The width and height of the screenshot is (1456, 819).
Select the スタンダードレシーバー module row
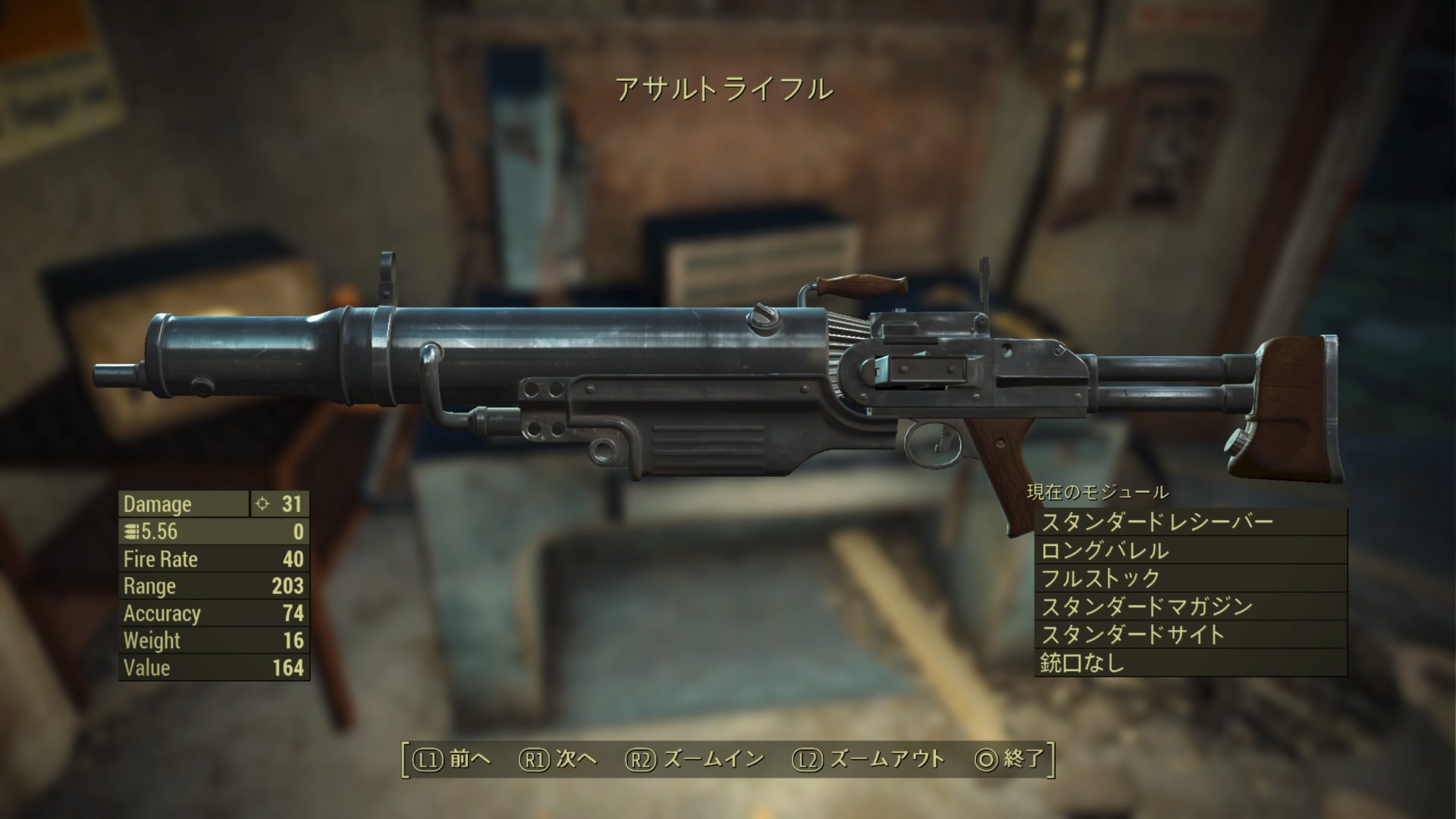click(1189, 522)
